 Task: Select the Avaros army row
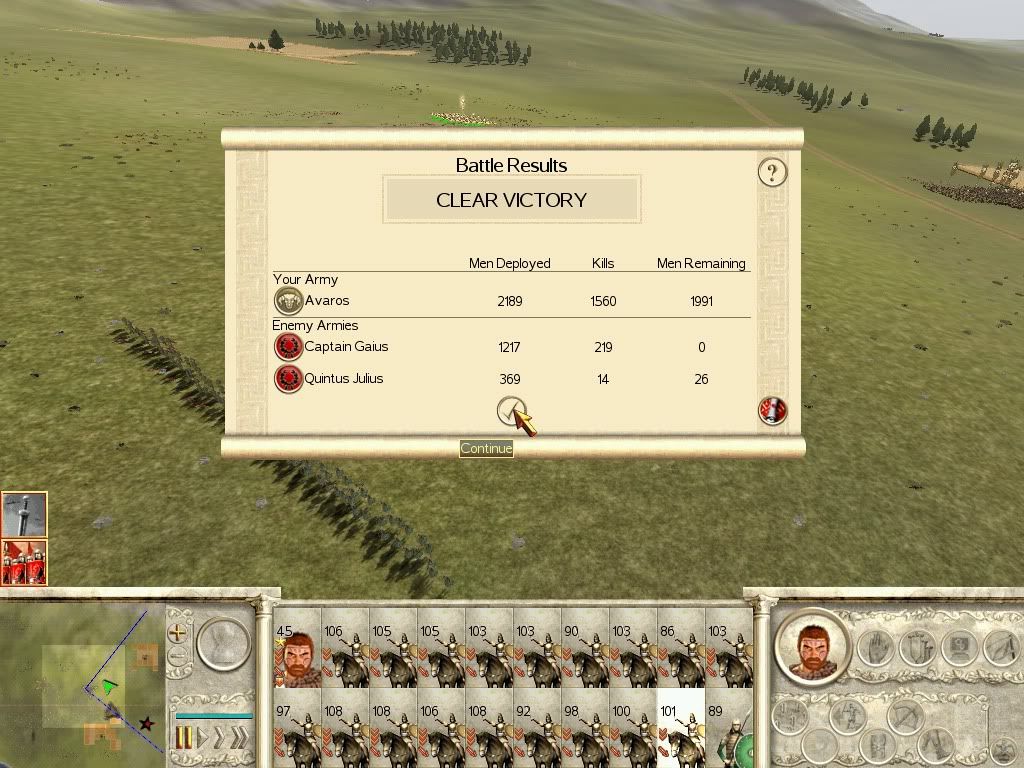coord(510,301)
